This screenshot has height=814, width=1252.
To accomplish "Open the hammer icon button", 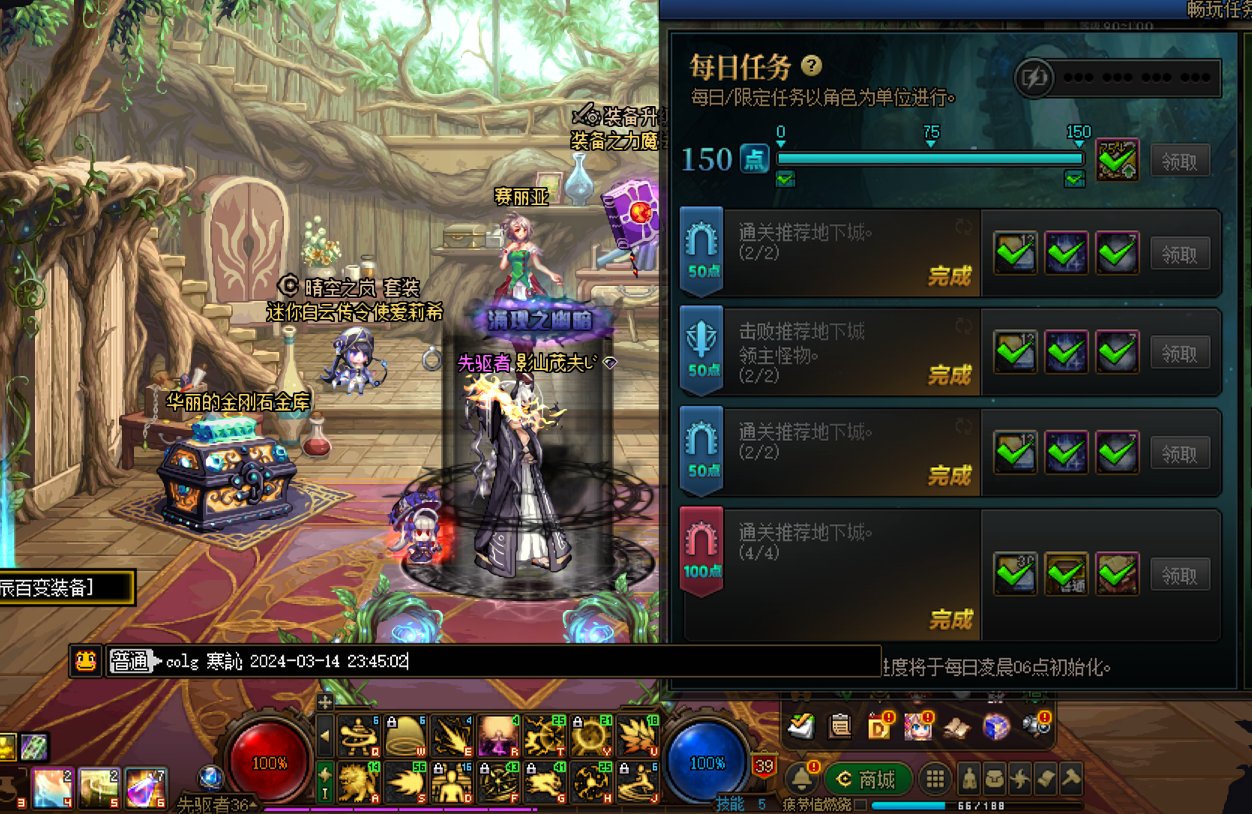I will click(x=1071, y=779).
